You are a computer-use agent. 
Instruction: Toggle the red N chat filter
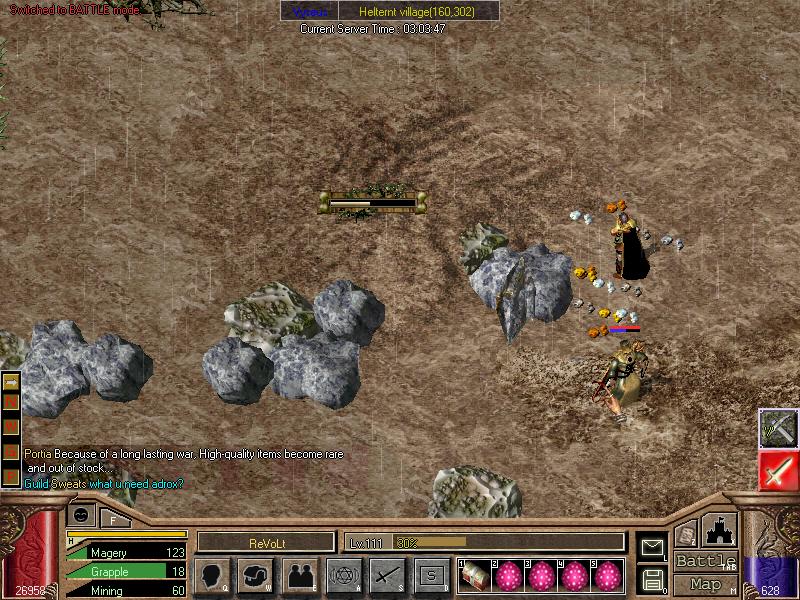(x=13, y=402)
